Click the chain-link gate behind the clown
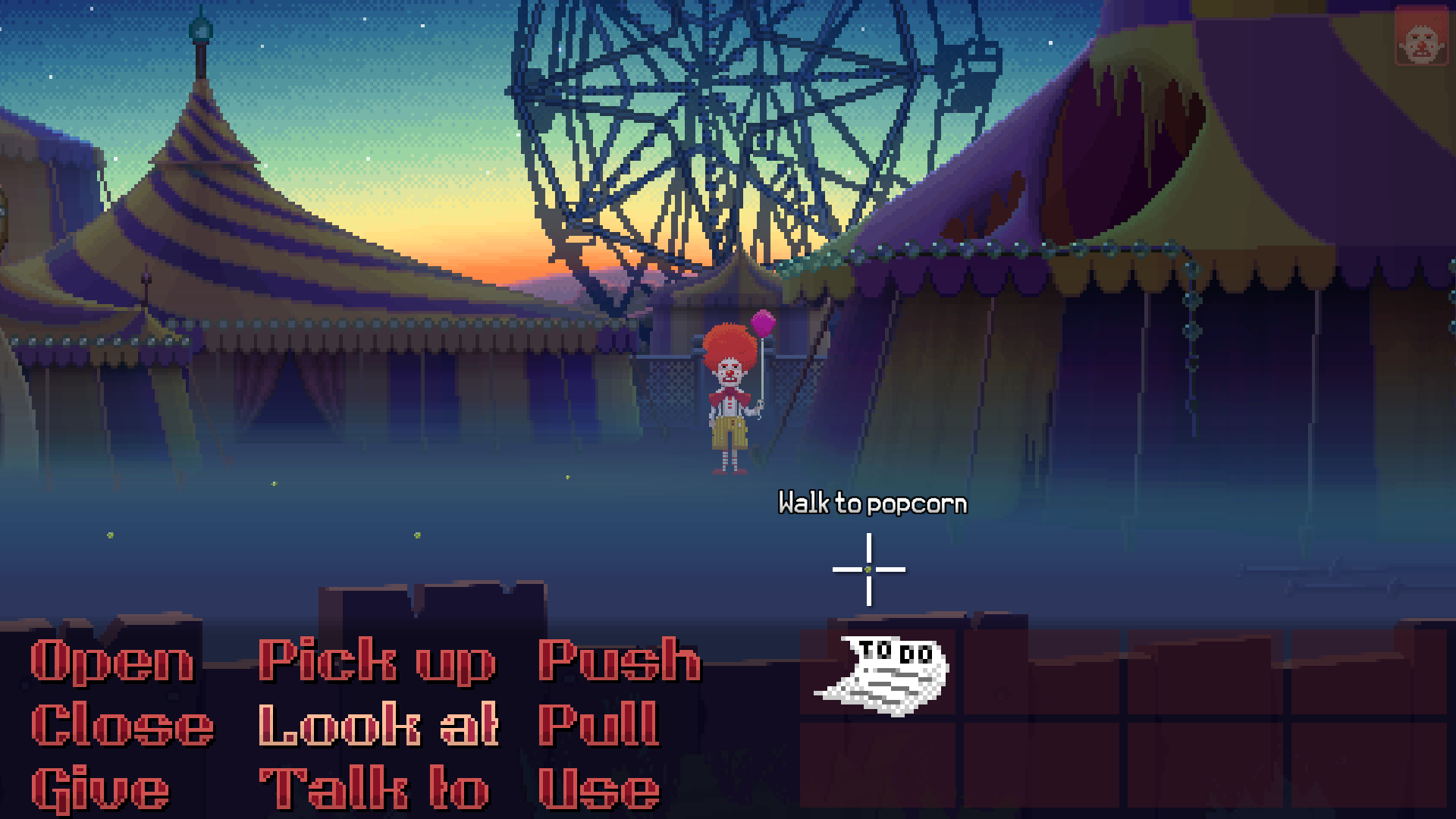 coord(675,379)
